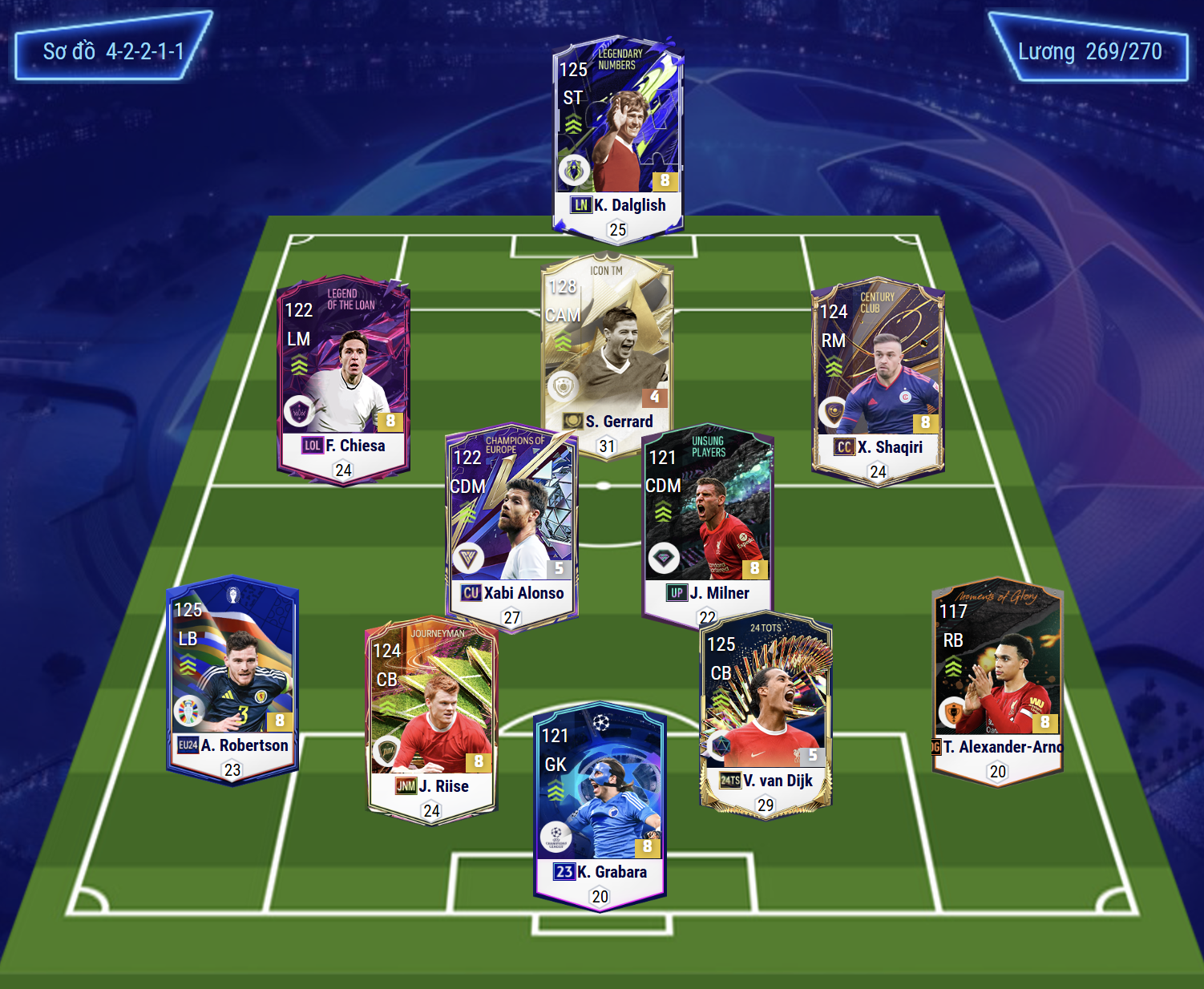Click the Lương 269/270 salary panel
Image resolution: width=1204 pixels, height=989 pixels.
(x=1089, y=51)
